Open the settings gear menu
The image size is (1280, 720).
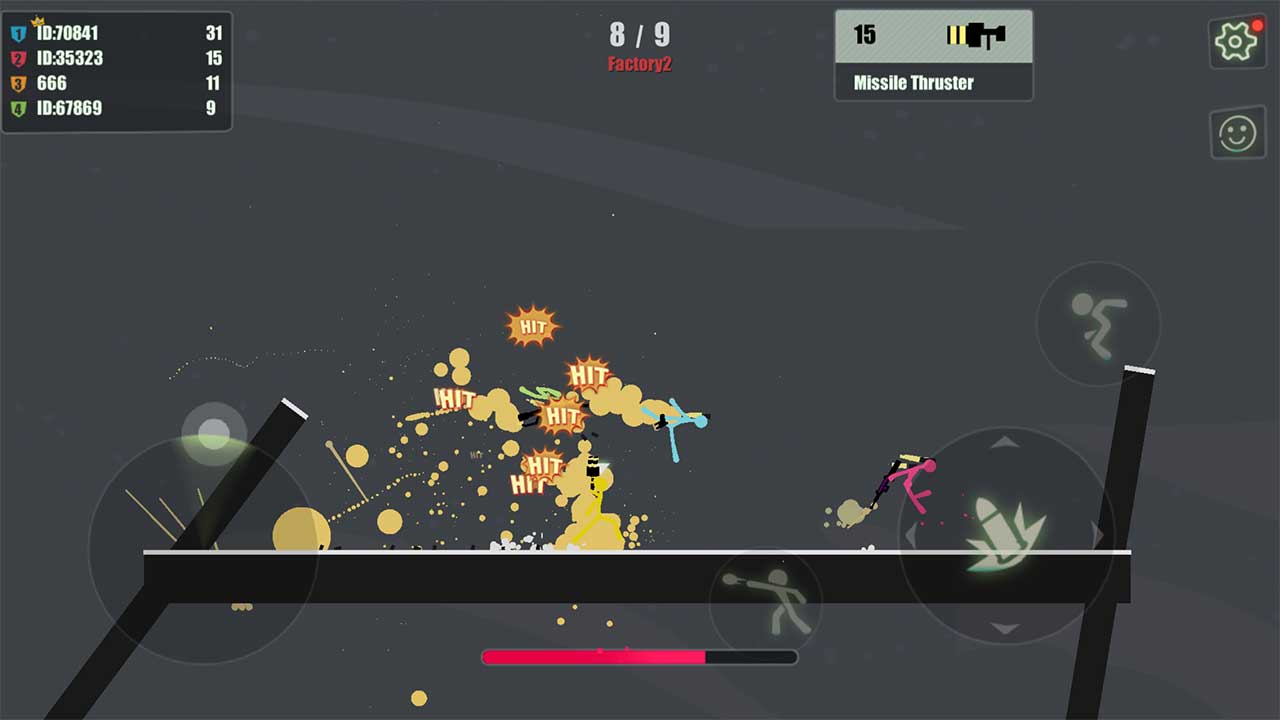tap(1237, 42)
